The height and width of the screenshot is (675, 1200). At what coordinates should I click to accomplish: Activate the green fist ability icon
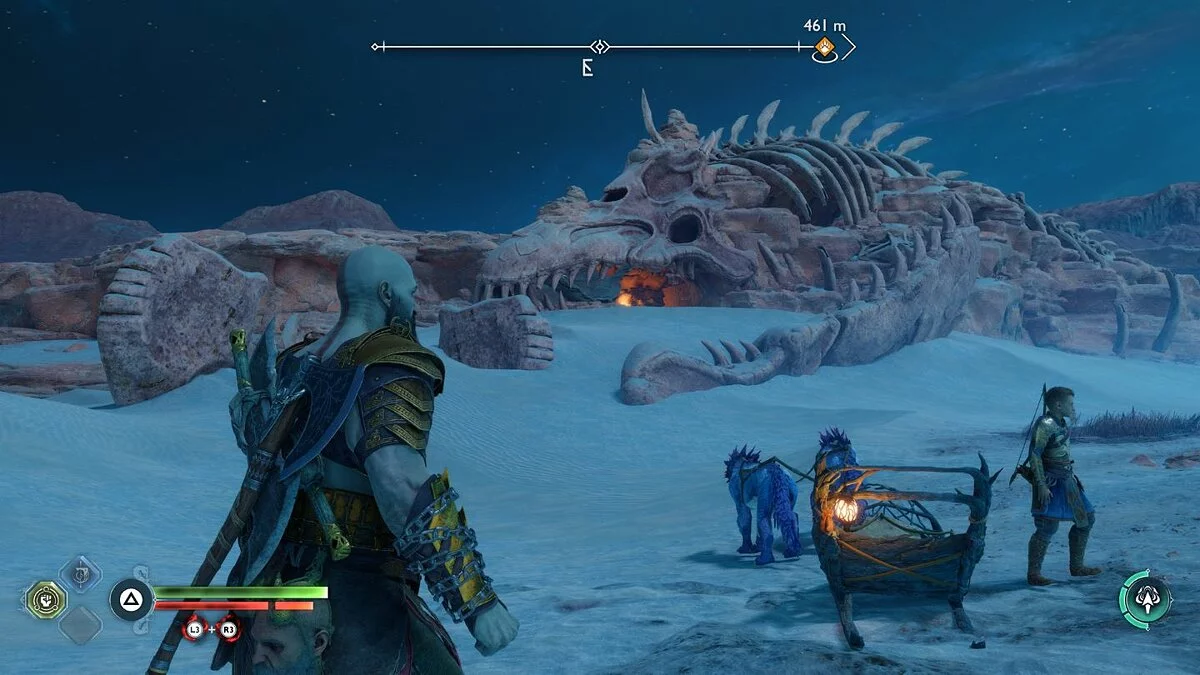point(46,599)
